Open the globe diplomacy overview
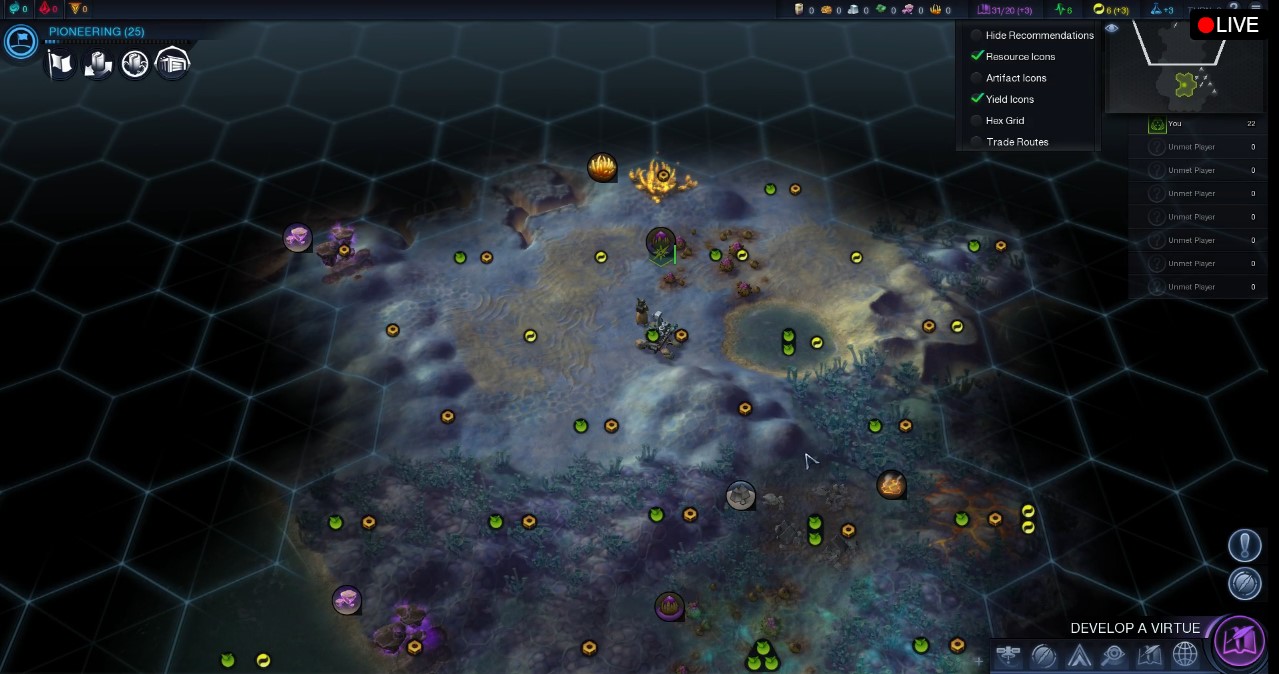The width and height of the screenshot is (1279, 674). tap(1184, 656)
